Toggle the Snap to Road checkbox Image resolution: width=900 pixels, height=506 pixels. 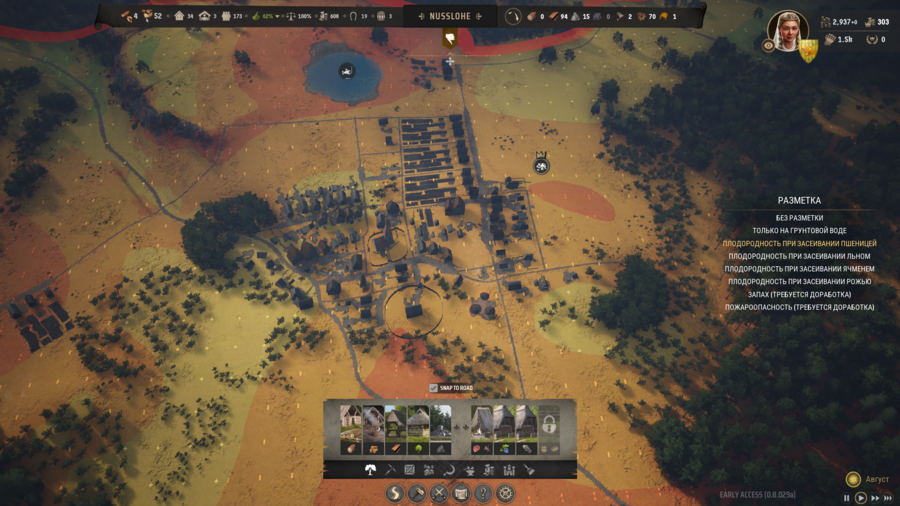(433, 388)
